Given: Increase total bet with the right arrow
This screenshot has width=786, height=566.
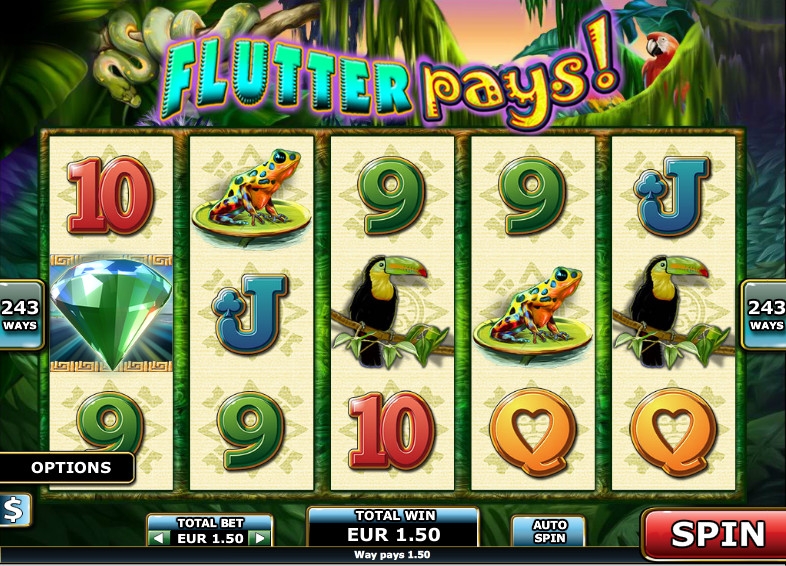Looking at the screenshot, I should (x=259, y=538).
